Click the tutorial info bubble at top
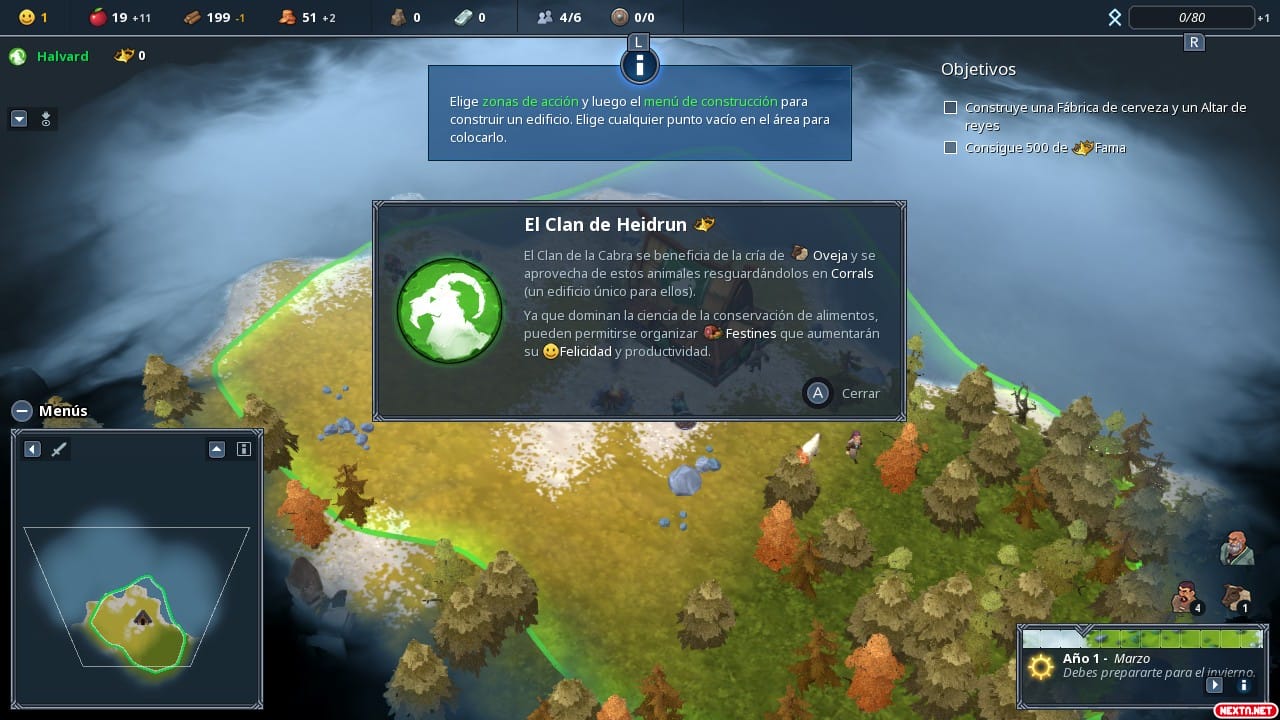The width and height of the screenshot is (1280, 720). 638,64
